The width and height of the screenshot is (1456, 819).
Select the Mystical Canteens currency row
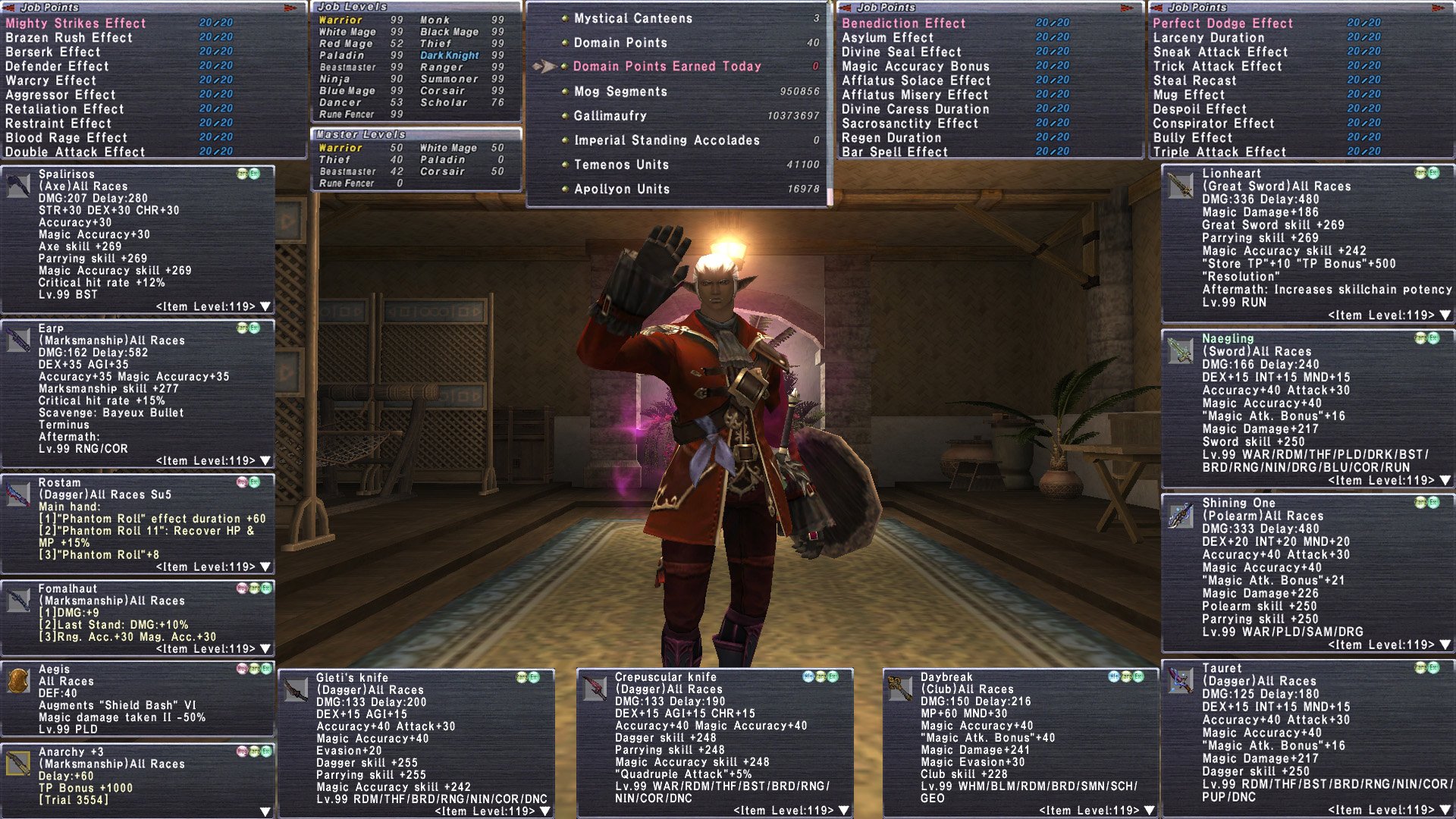click(632, 18)
